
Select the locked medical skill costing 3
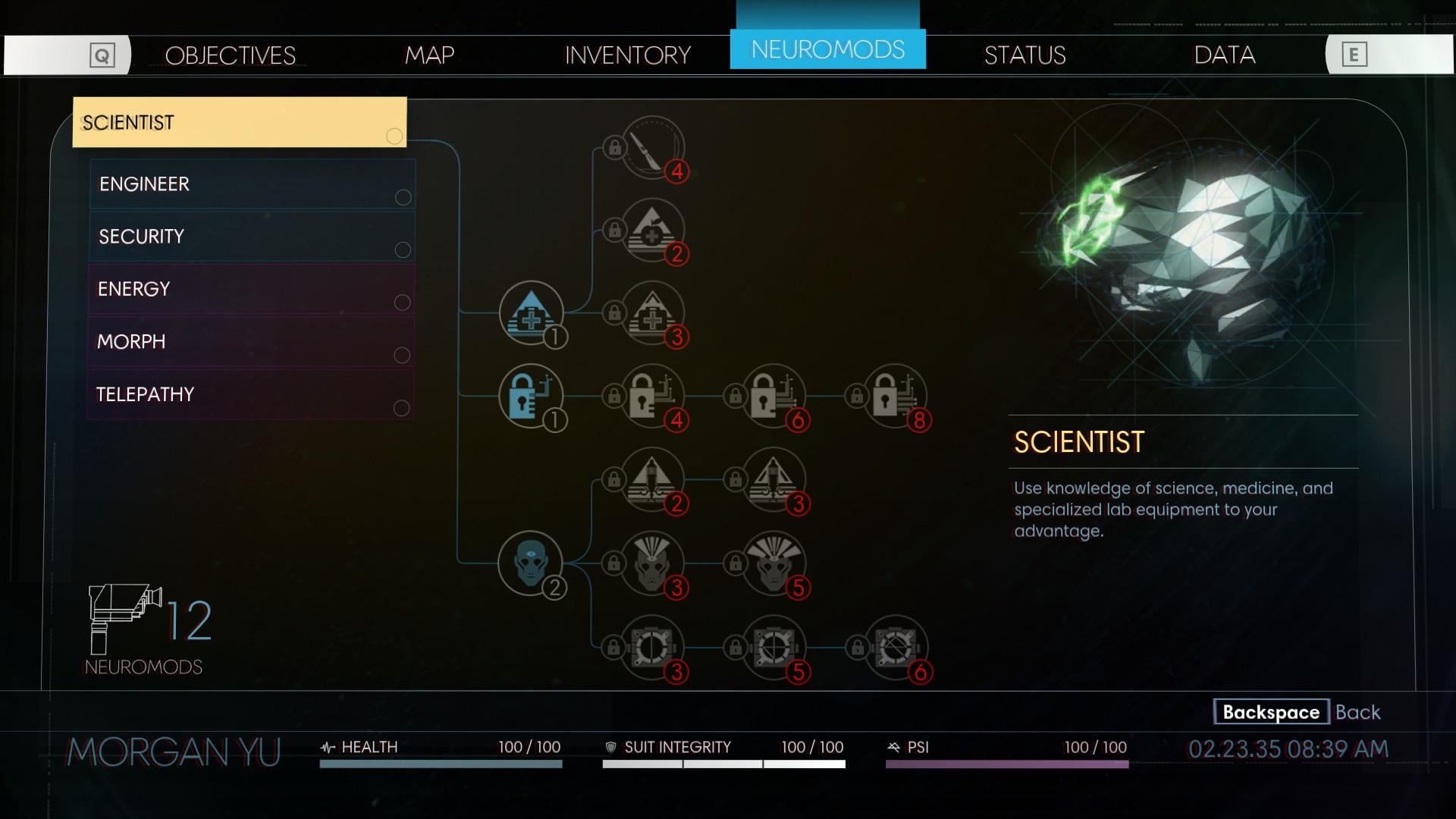[652, 312]
